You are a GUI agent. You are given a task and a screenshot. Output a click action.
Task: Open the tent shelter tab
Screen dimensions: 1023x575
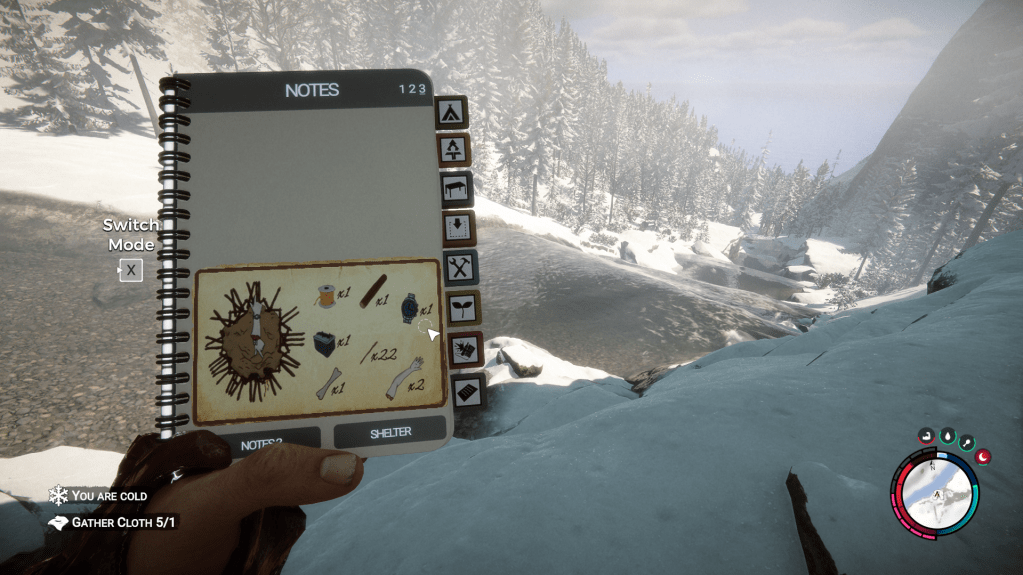tap(452, 112)
